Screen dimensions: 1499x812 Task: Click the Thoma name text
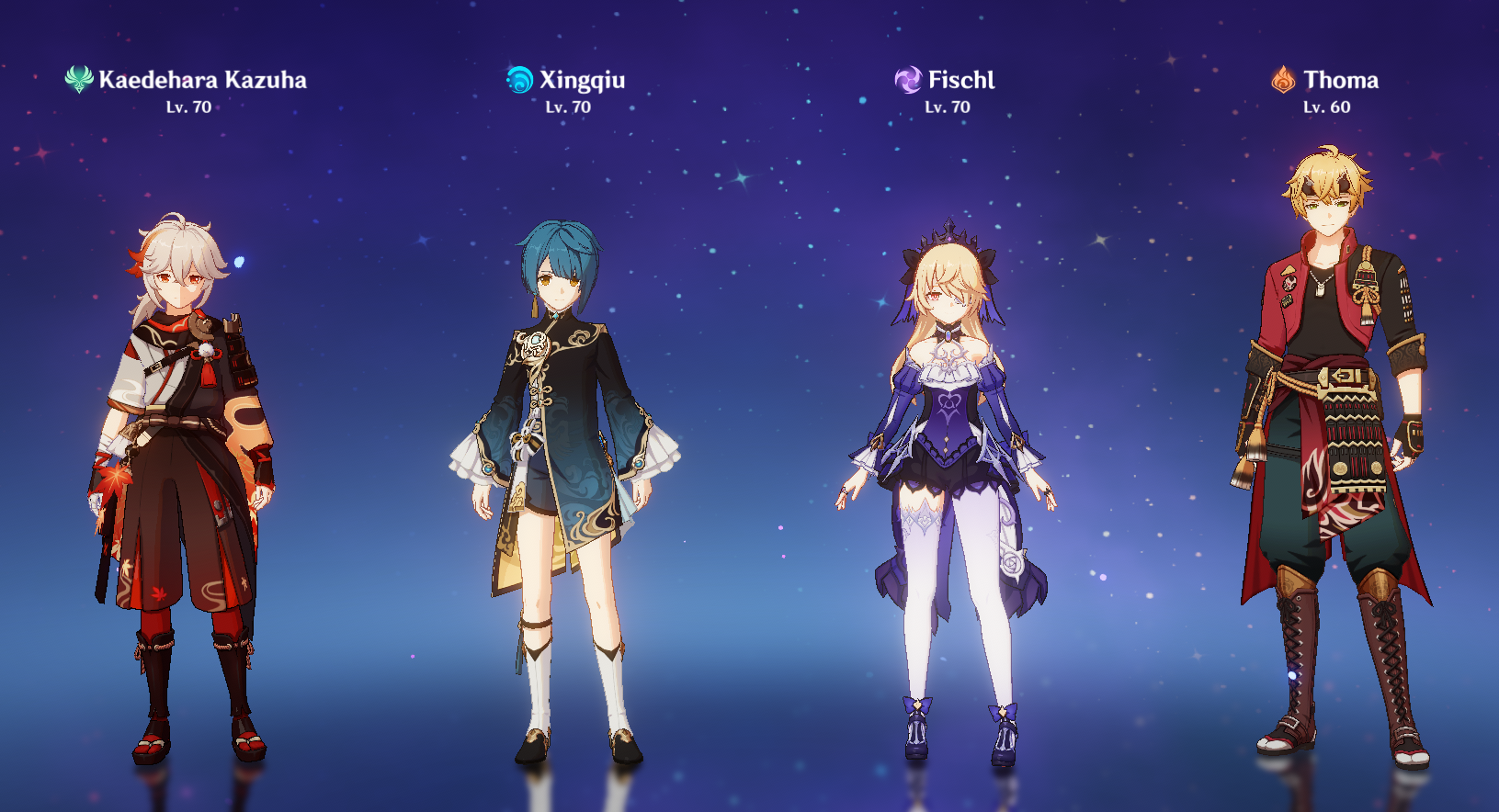pos(1340,81)
